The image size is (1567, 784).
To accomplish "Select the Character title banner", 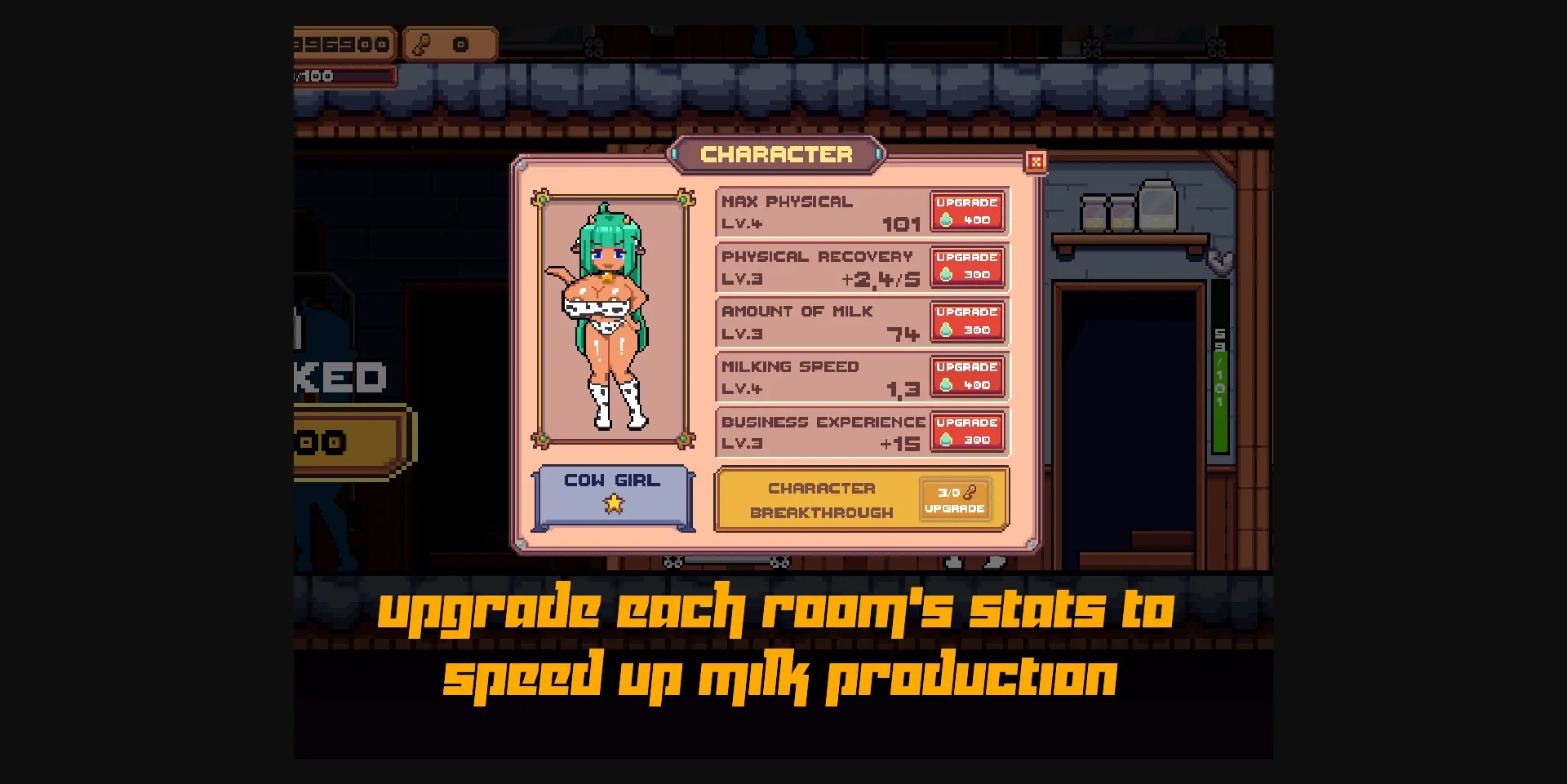I will [x=777, y=155].
